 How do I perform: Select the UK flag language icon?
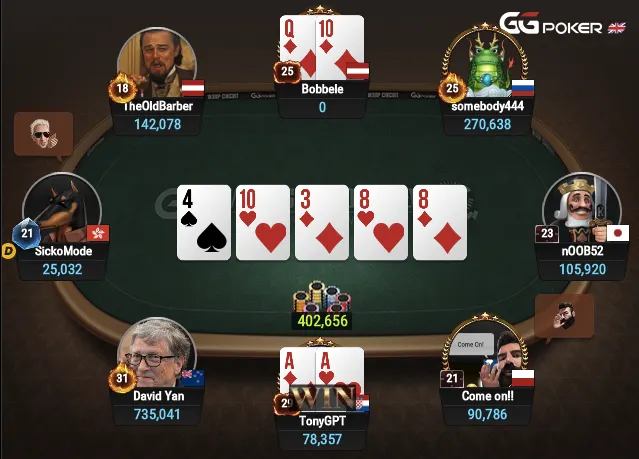618,26
